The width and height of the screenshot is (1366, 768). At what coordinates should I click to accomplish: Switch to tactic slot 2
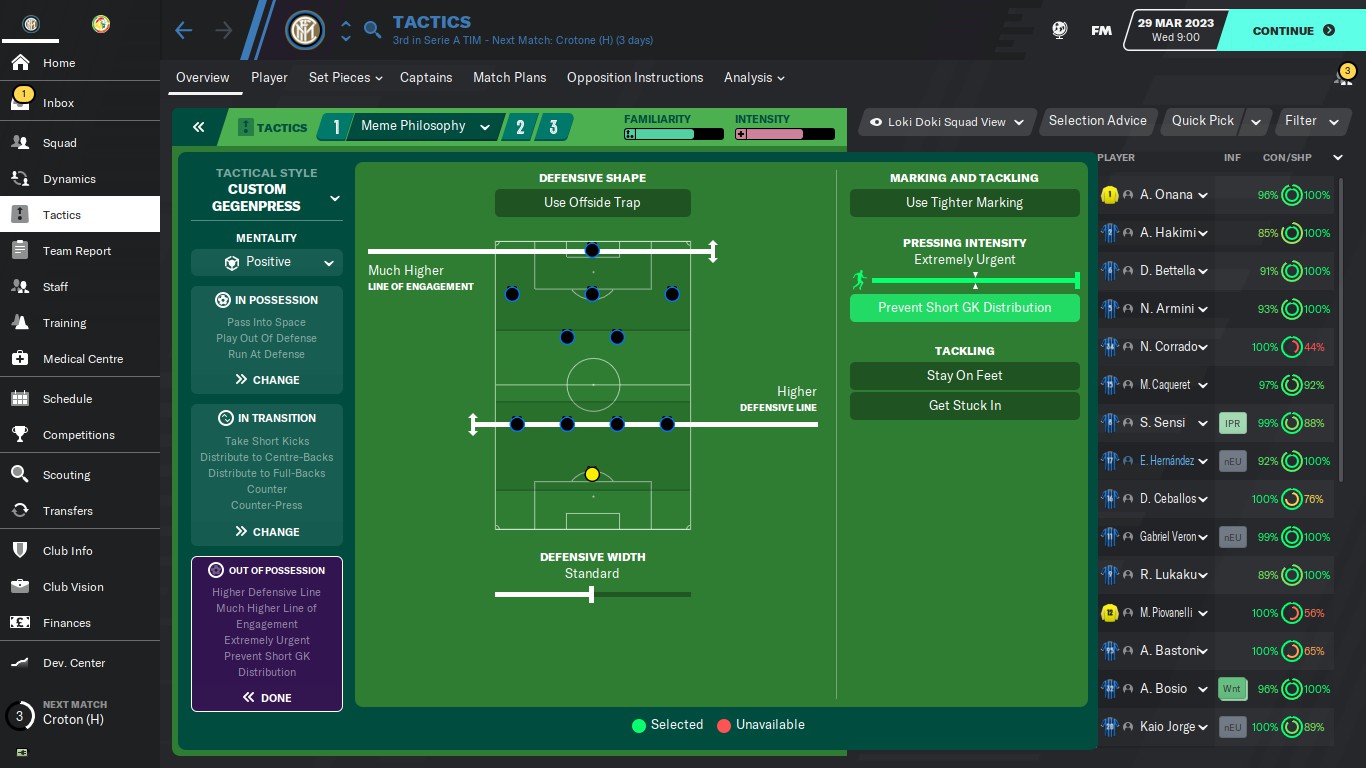pyautogui.click(x=520, y=127)
